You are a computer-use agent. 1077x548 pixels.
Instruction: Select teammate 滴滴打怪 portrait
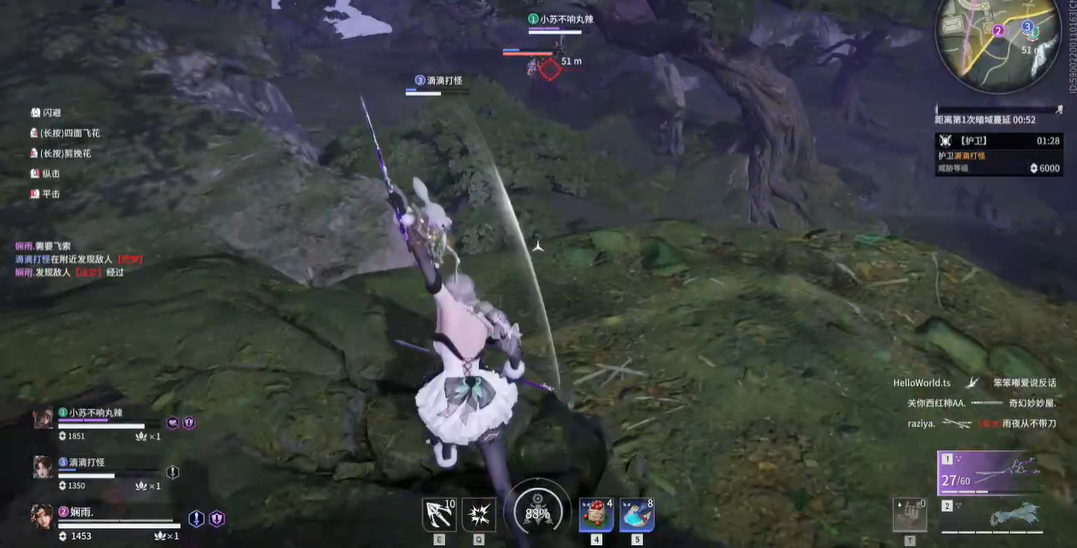(x=43, y=467)
